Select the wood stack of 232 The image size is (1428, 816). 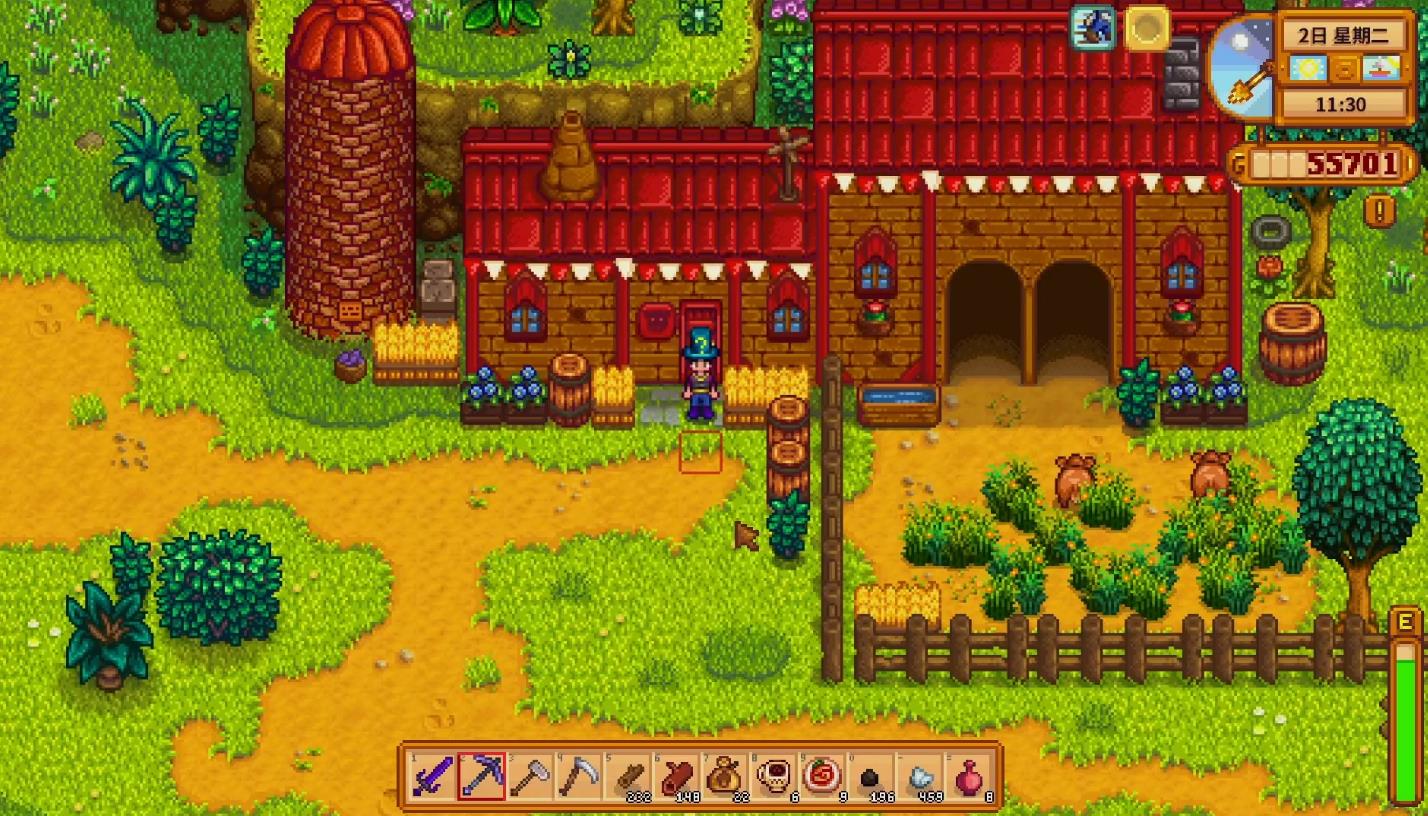coord(628,776)
